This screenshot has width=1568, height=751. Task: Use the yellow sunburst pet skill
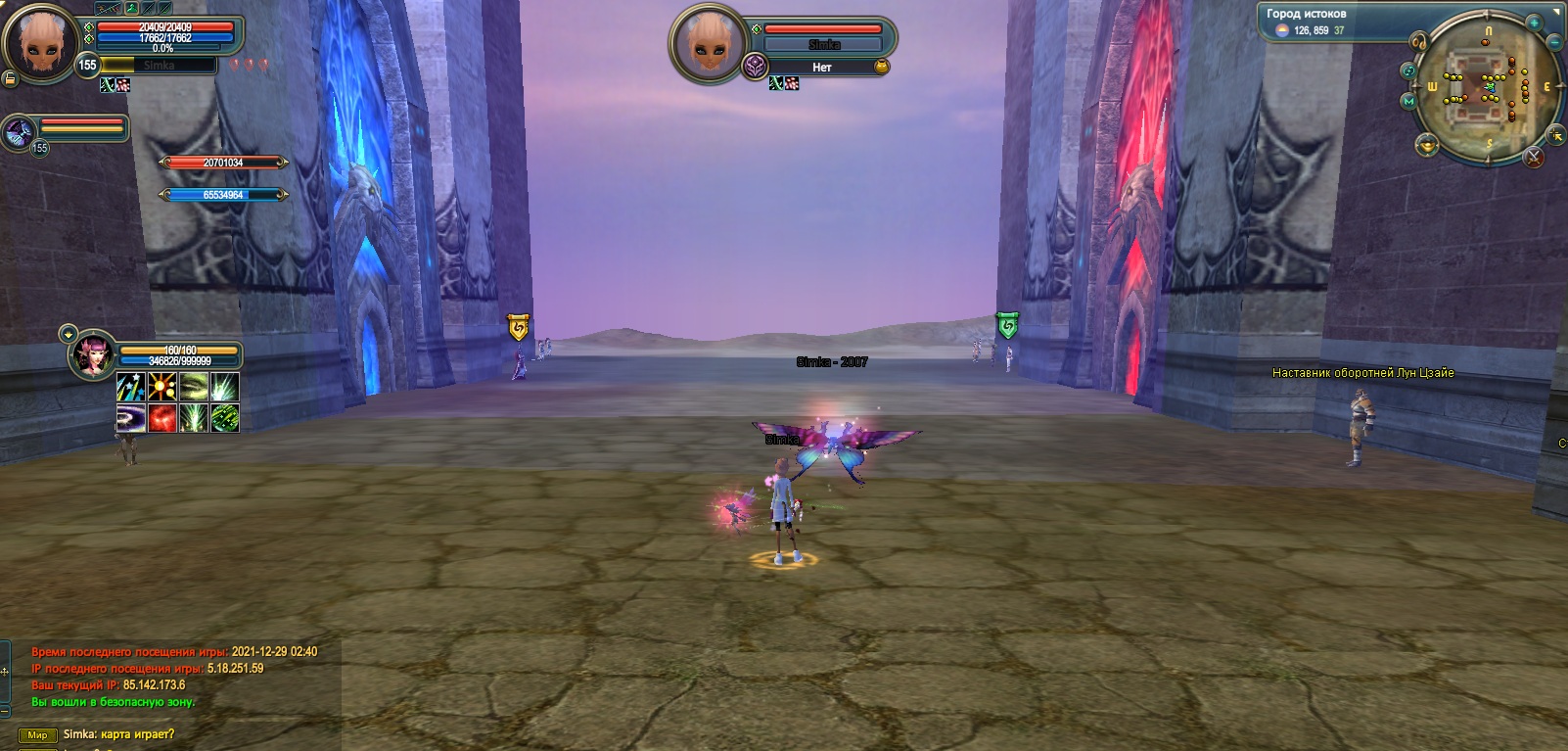pos(161,387)
